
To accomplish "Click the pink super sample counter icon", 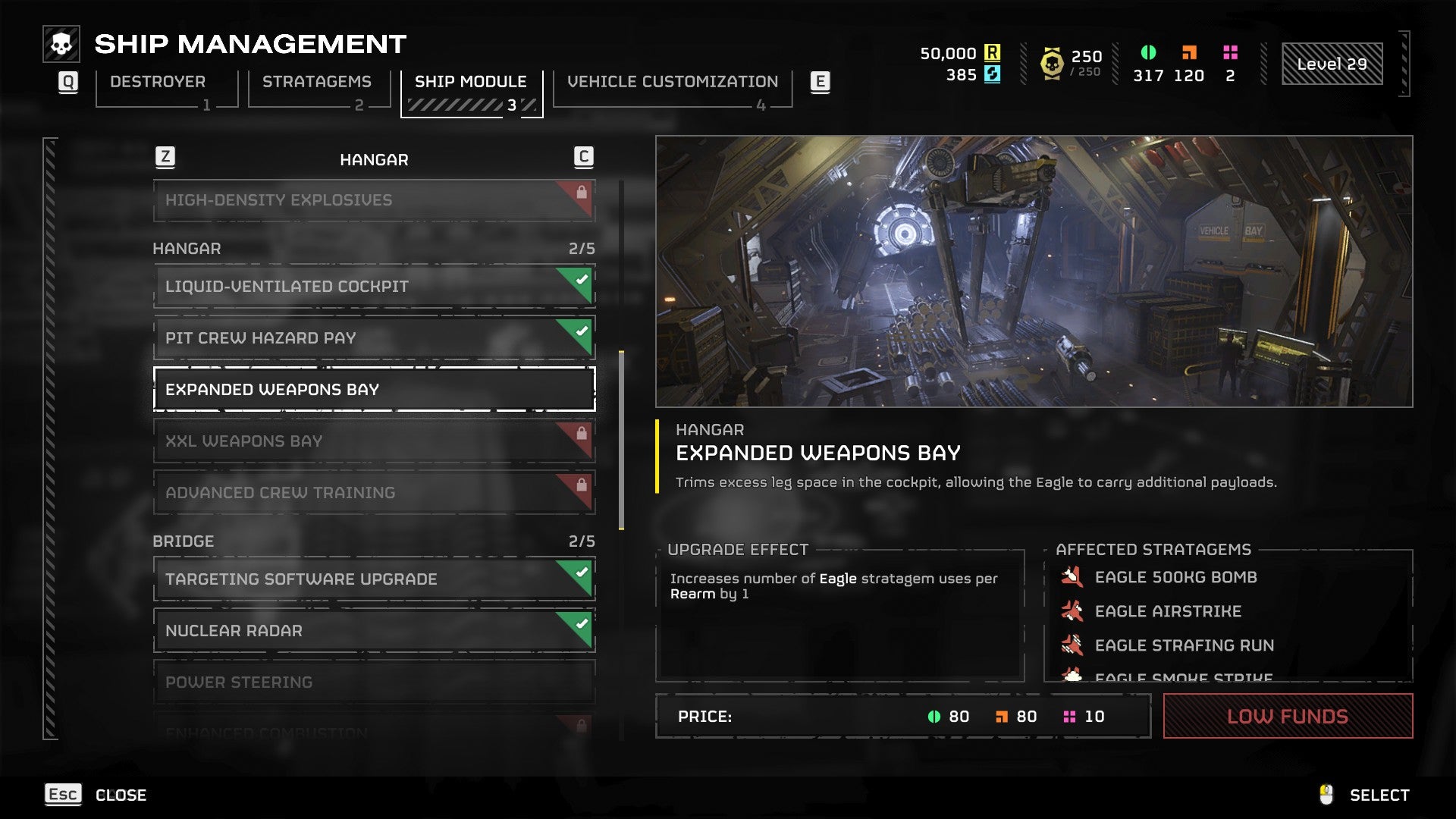I will 1229,53.
